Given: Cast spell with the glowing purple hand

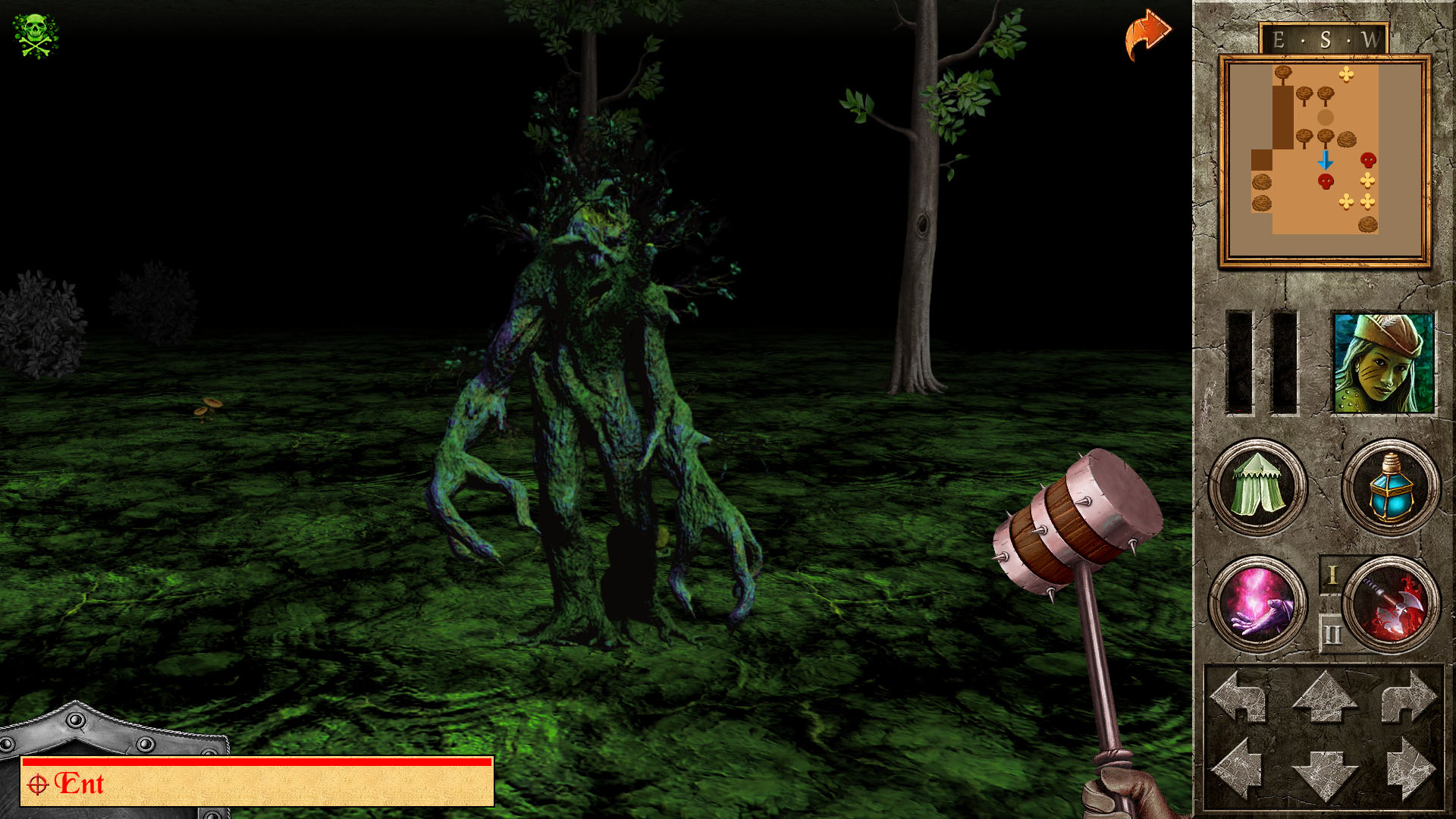Looking at the screenshot, I should (1257, 604).
